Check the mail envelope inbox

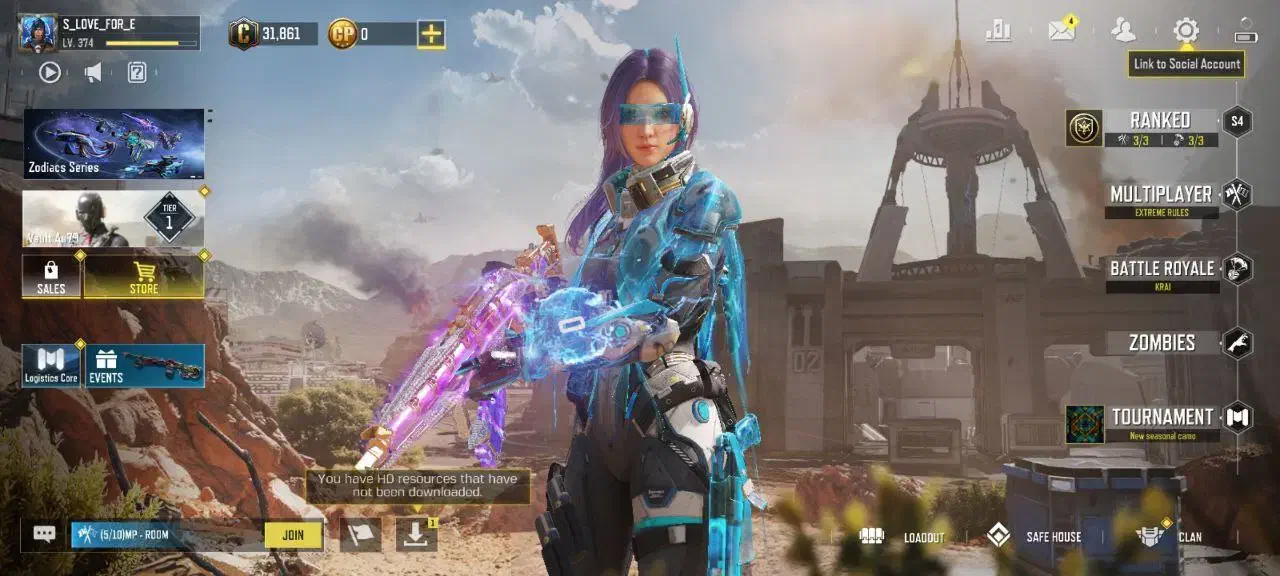[x=1061, y=30]
